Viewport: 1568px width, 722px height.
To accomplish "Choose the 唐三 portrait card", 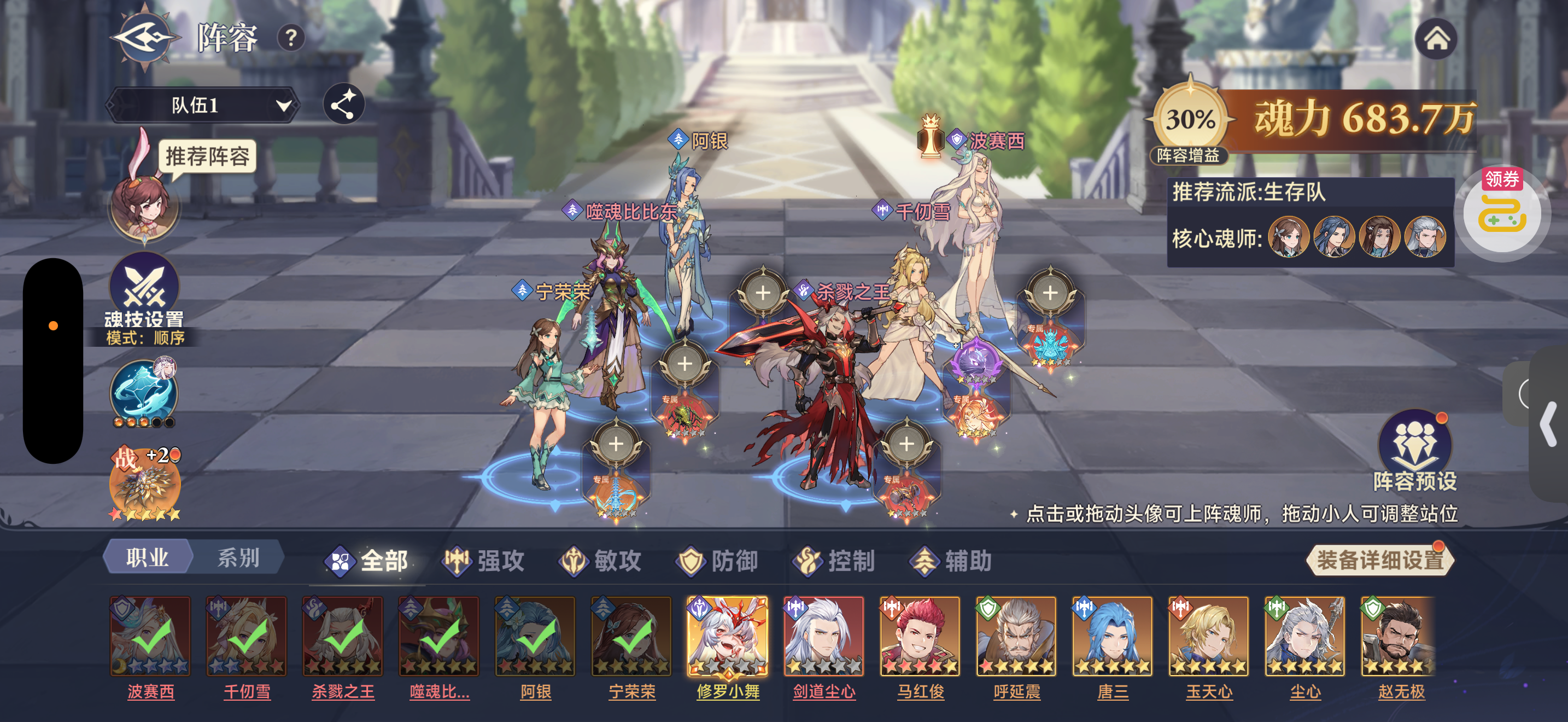I will pyautogui.click(x=1112, y=636).
